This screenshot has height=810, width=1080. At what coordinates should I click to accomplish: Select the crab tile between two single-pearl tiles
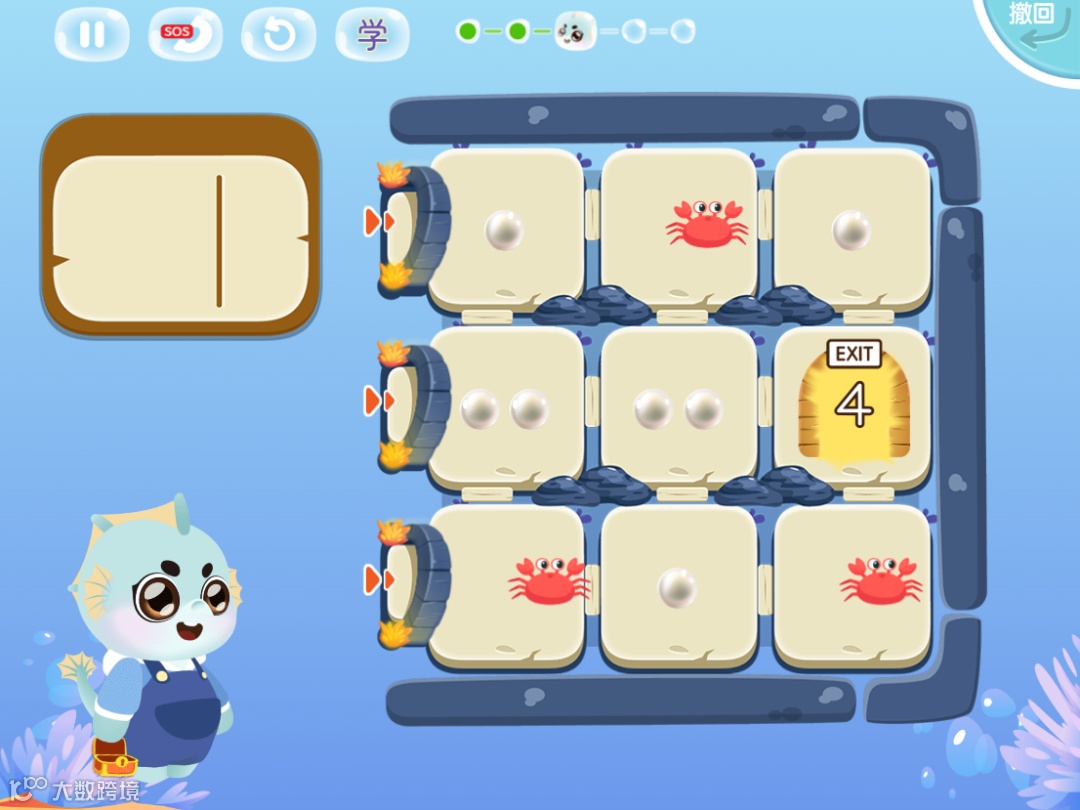pyautogui.click(x=679, y=228)
